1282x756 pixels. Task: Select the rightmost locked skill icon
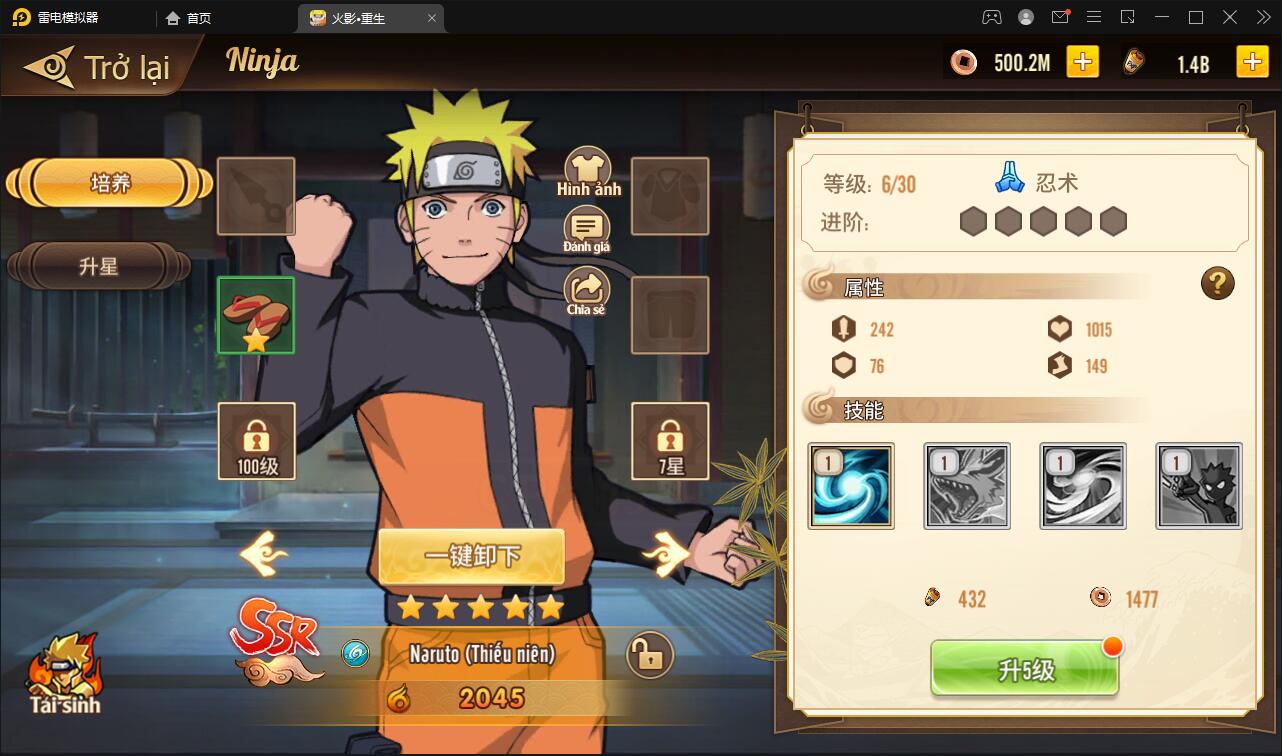[1198, 486]
